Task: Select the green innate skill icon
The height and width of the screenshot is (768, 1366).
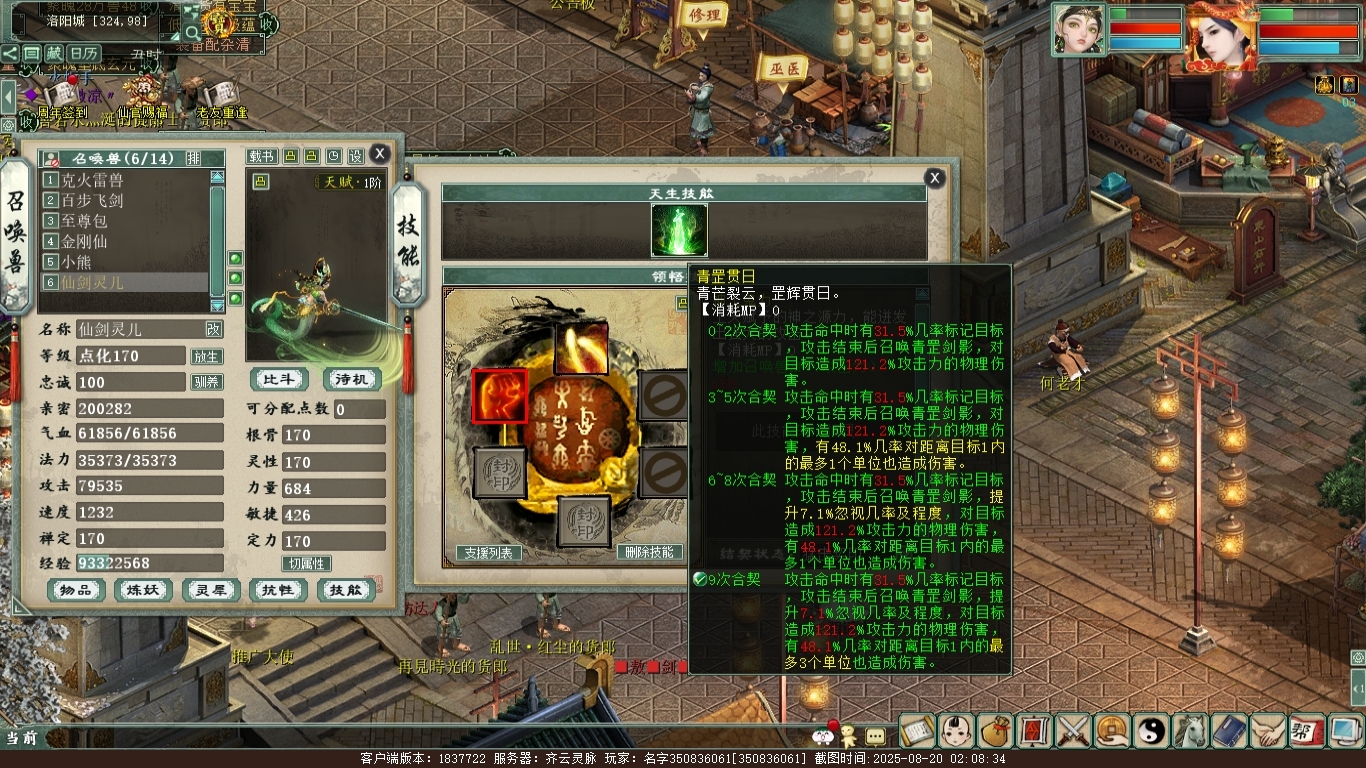Action: coord(679,230)
